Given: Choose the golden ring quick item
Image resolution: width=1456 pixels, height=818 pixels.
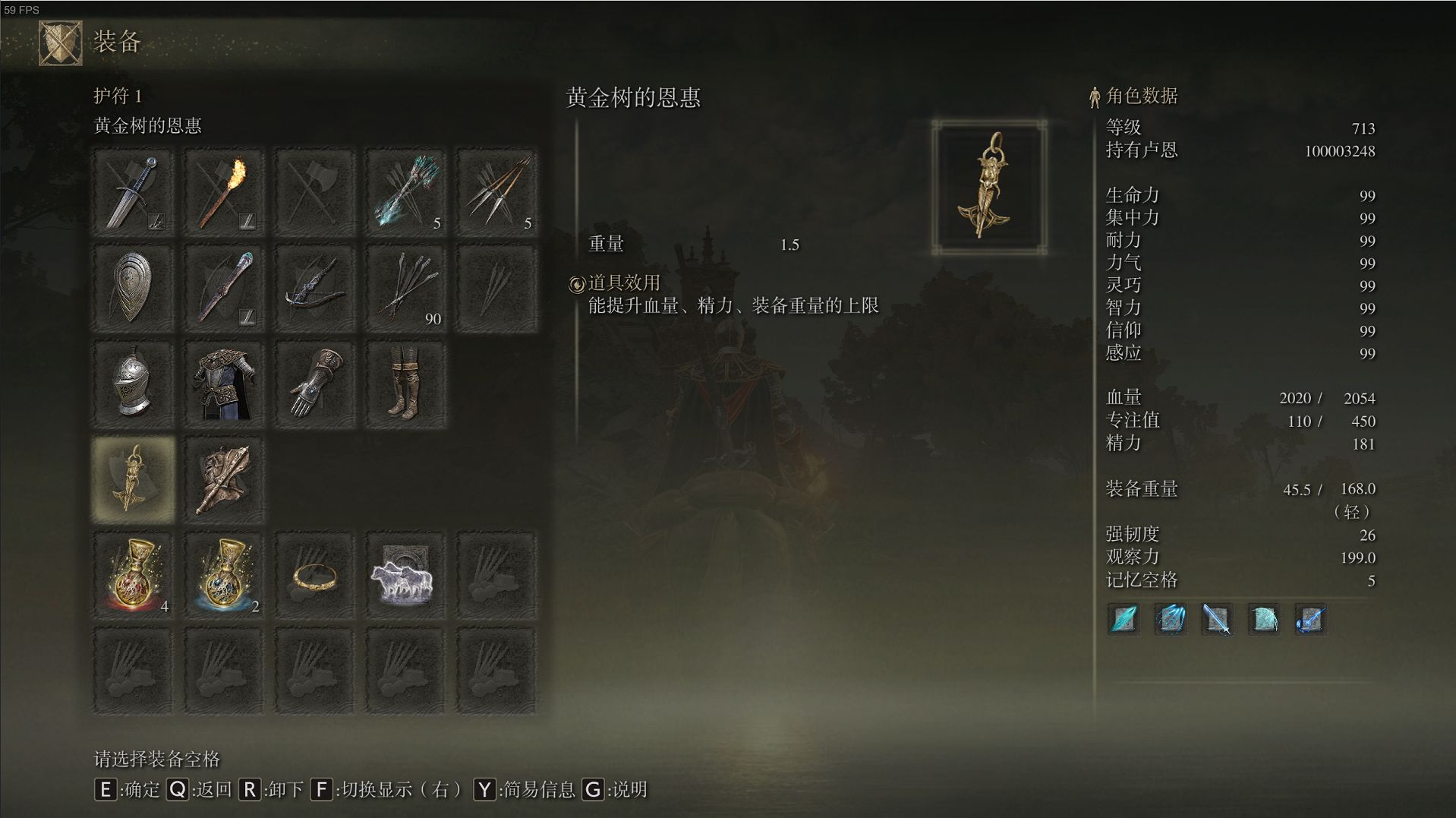Looking at the screenshot, I should coord(315,575).
